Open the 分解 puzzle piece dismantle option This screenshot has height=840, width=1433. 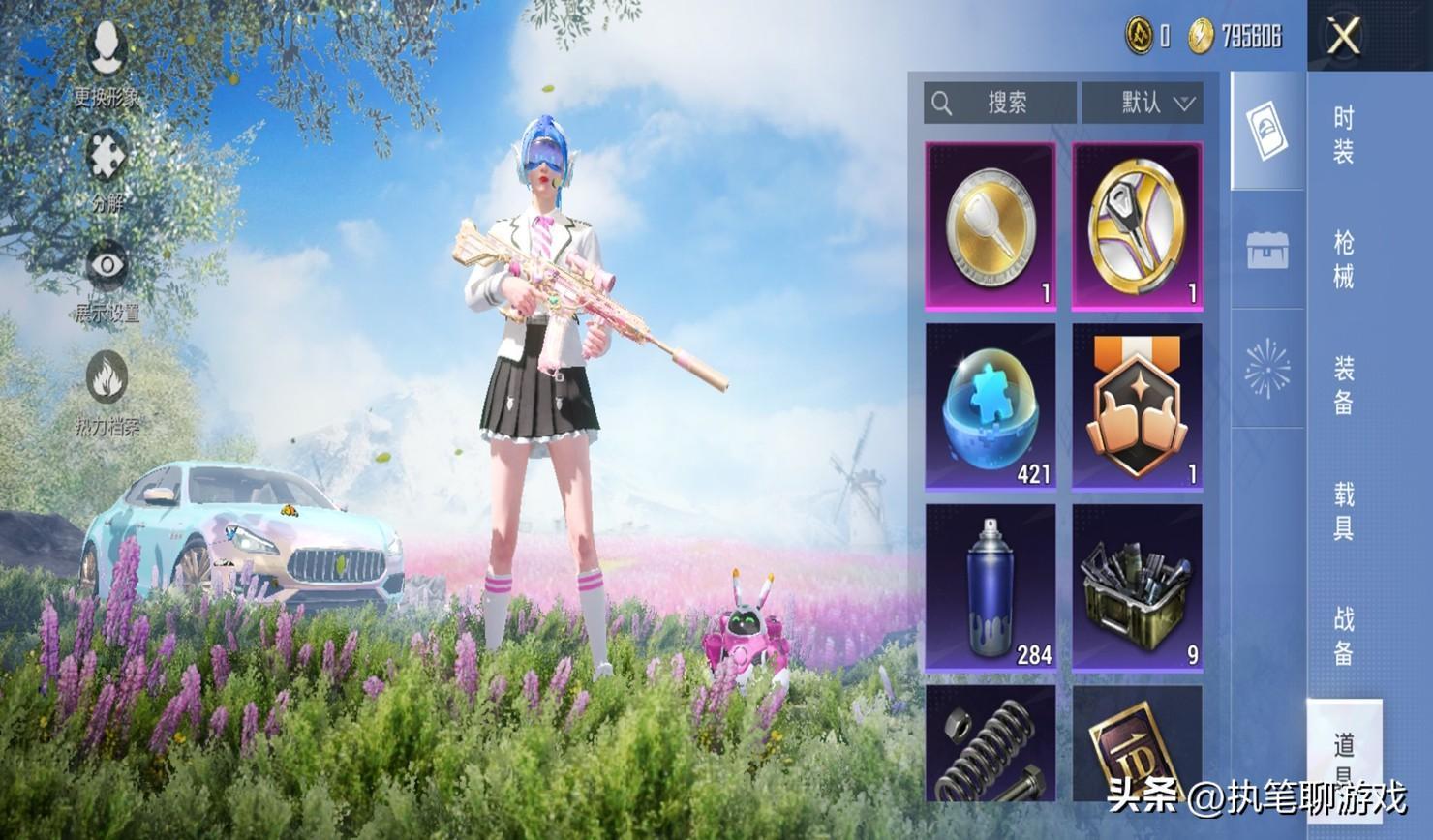pyautogui.click(x=107, y=166)
